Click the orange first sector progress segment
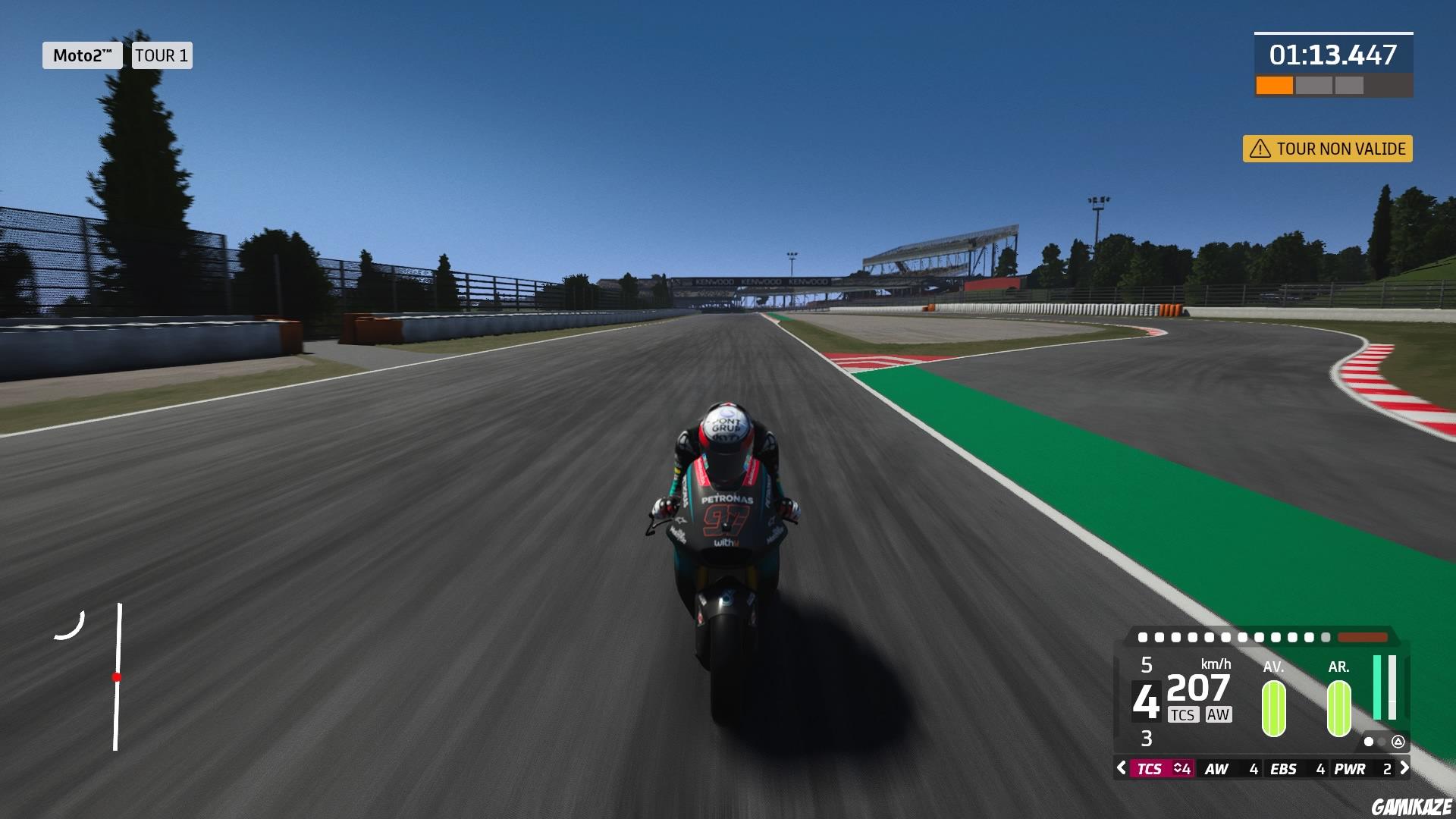The height and width of the screenshot is (819, 1456). [x=1274, y=86]
